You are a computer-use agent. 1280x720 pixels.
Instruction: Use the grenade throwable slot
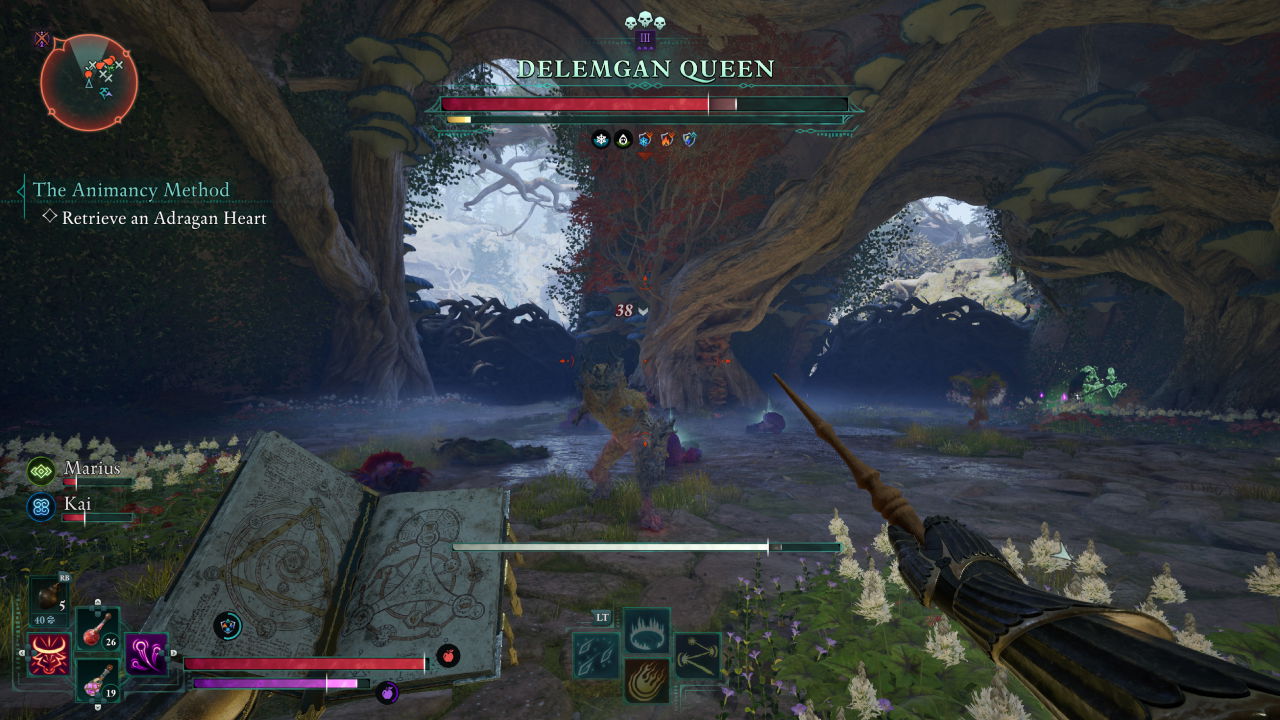49,597
